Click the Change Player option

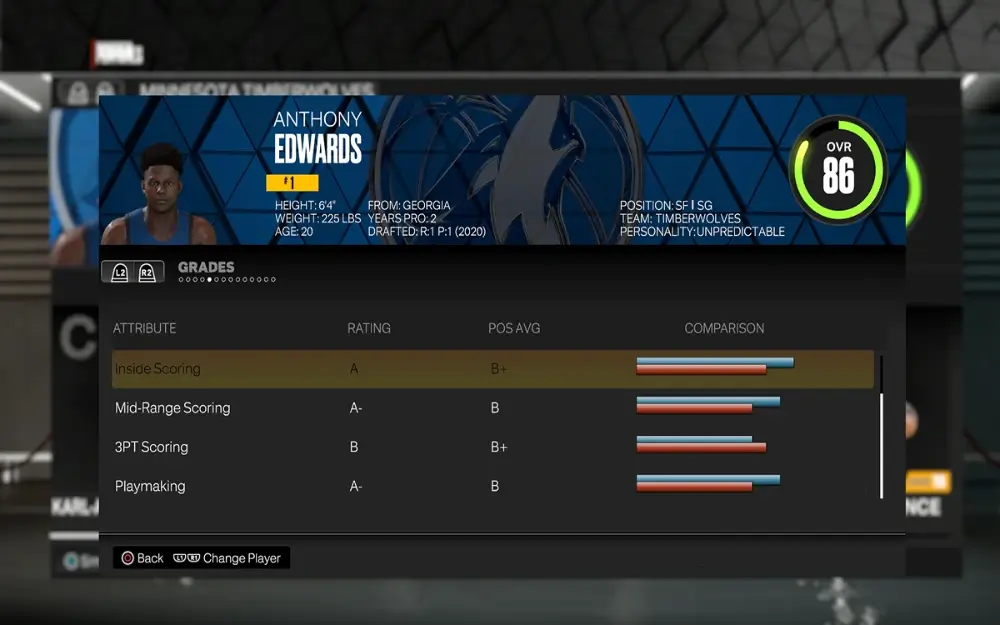coord(229,558)
